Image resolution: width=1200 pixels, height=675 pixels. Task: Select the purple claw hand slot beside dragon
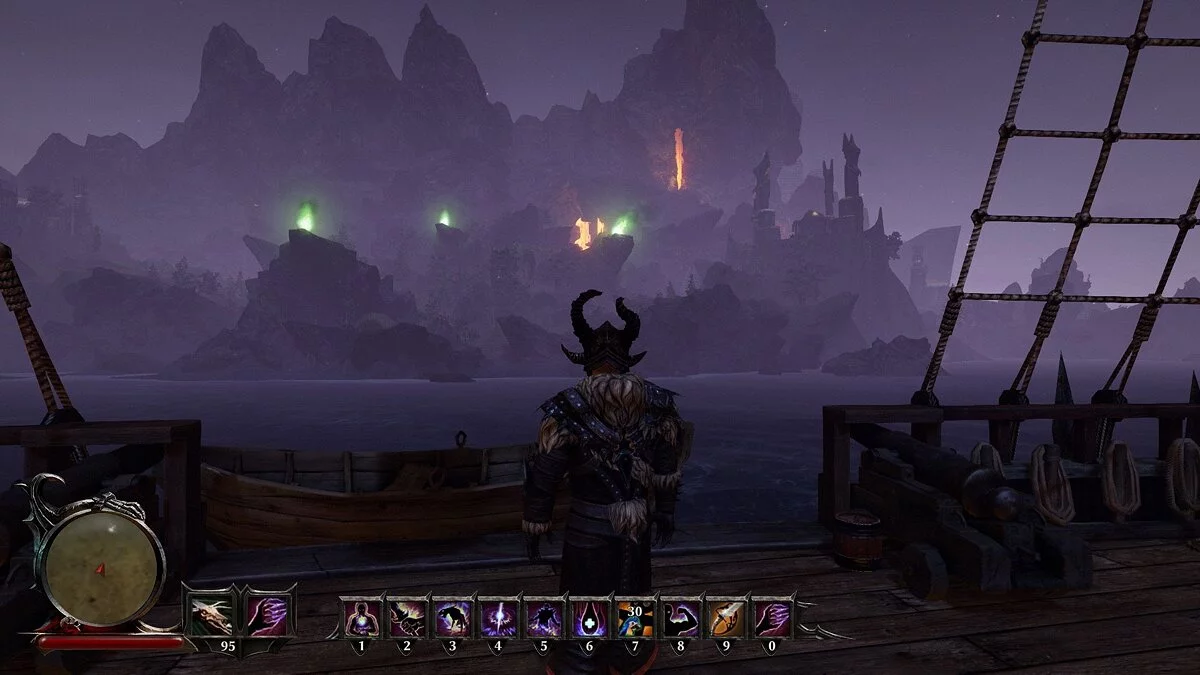(x=266, y=617)
